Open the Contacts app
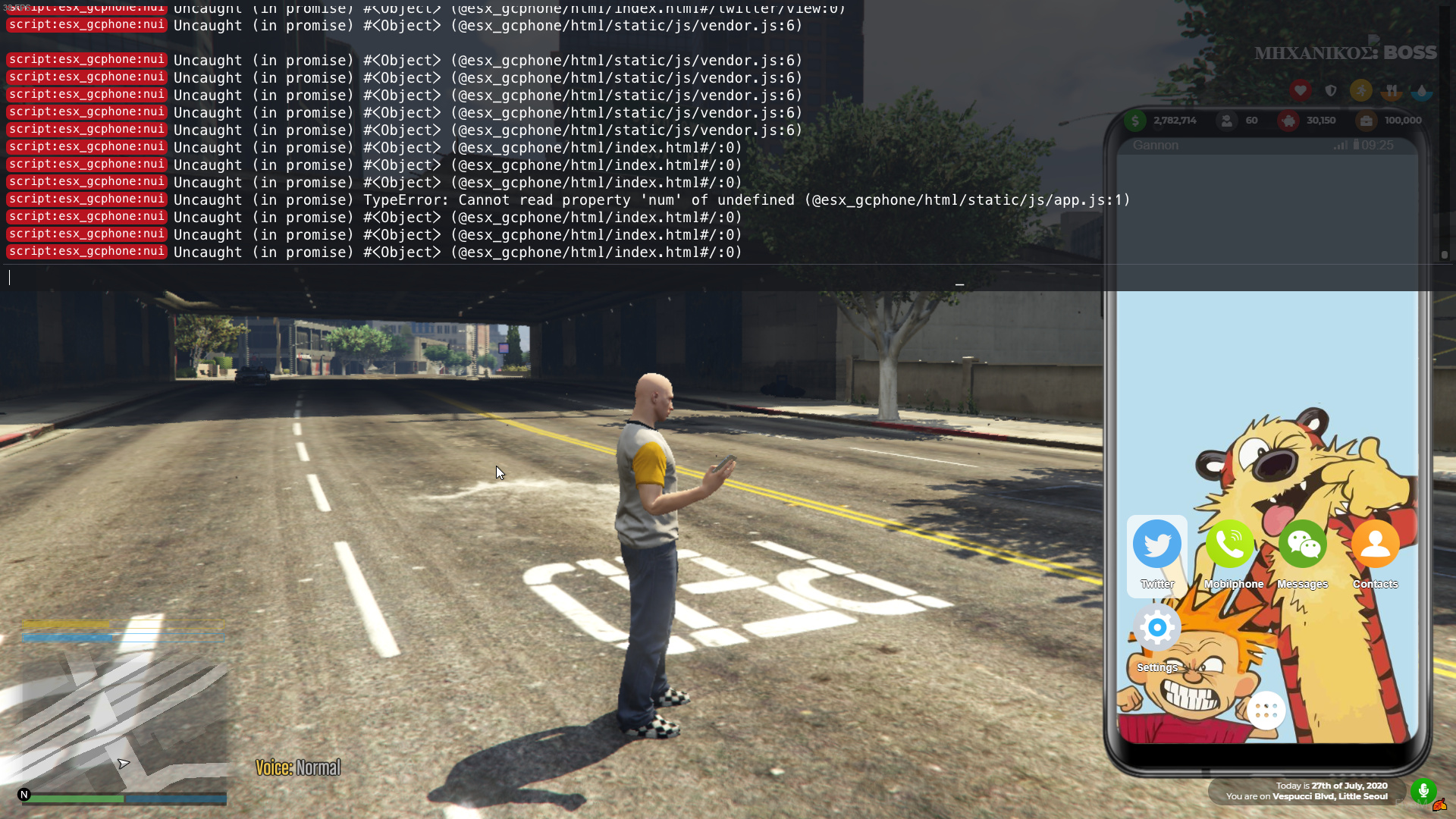Screen dimensions: 1456x819 1375,544
